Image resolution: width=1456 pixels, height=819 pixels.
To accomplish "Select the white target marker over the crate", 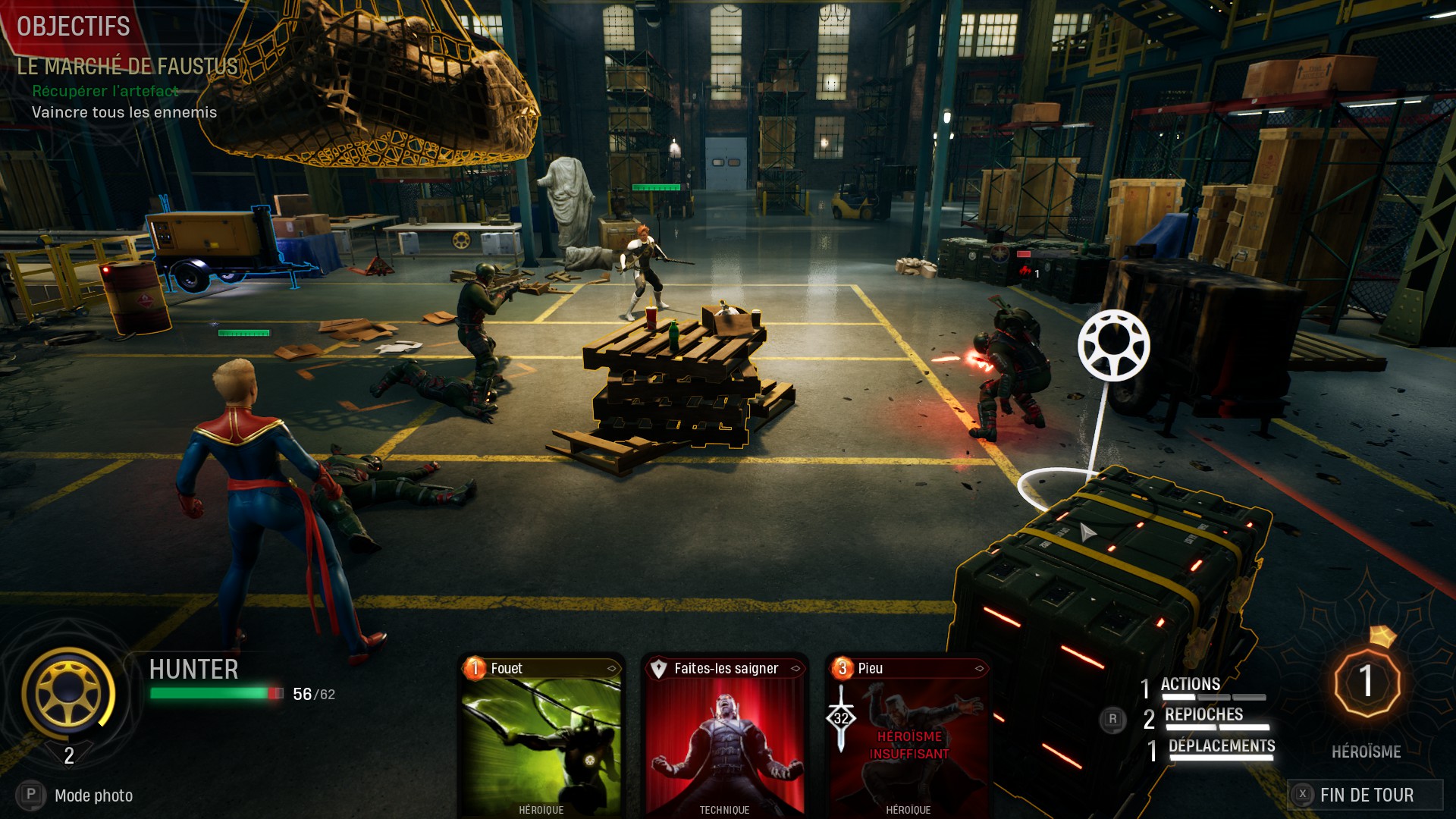I will point(1113,345).
